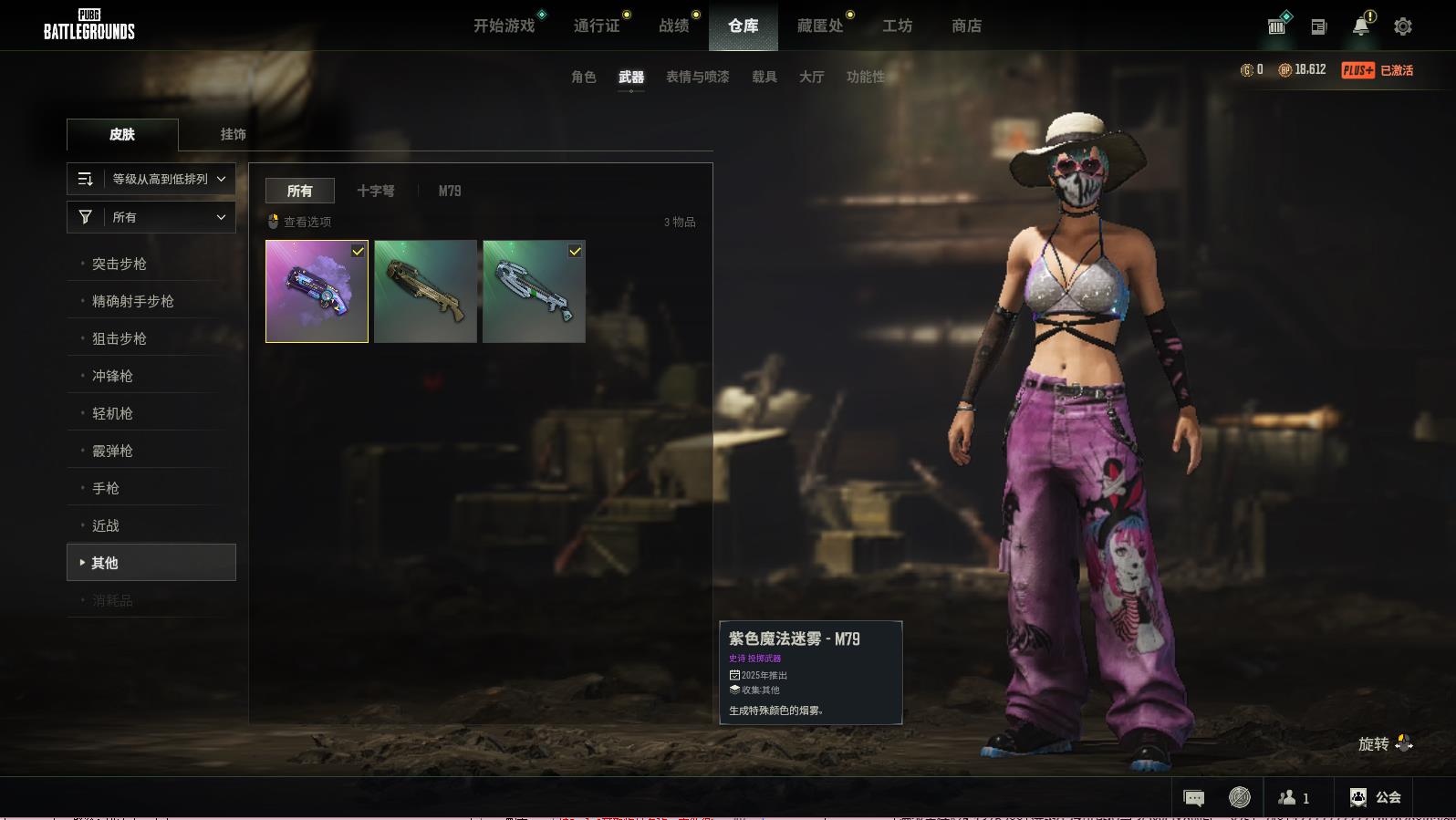
Task: Select the 角色 (Character) sub-tab
Action: [584, 77]
